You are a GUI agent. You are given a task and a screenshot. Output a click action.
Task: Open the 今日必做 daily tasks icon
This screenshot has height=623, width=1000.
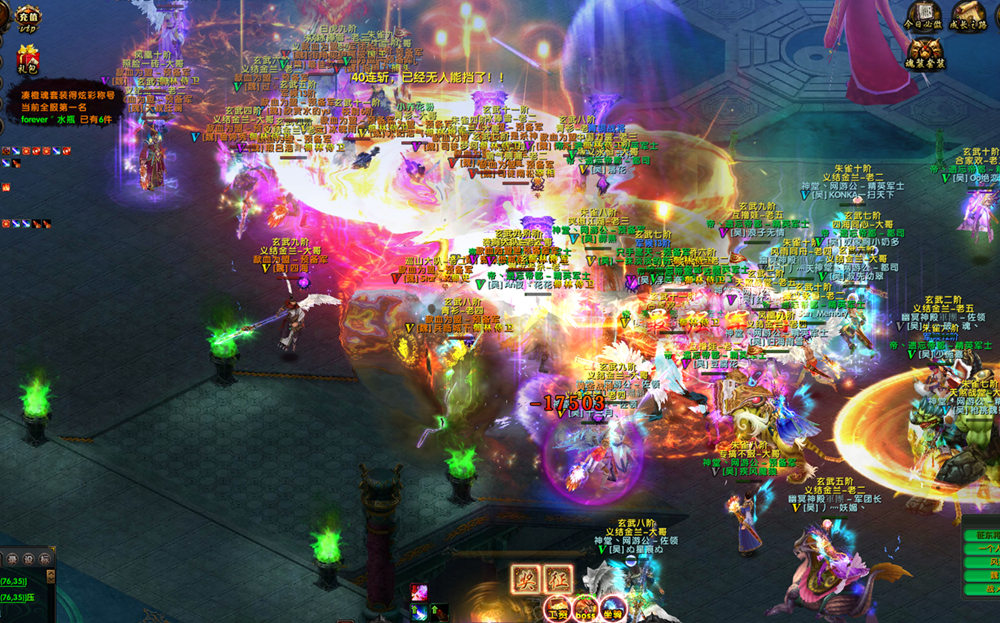(922, 16)
